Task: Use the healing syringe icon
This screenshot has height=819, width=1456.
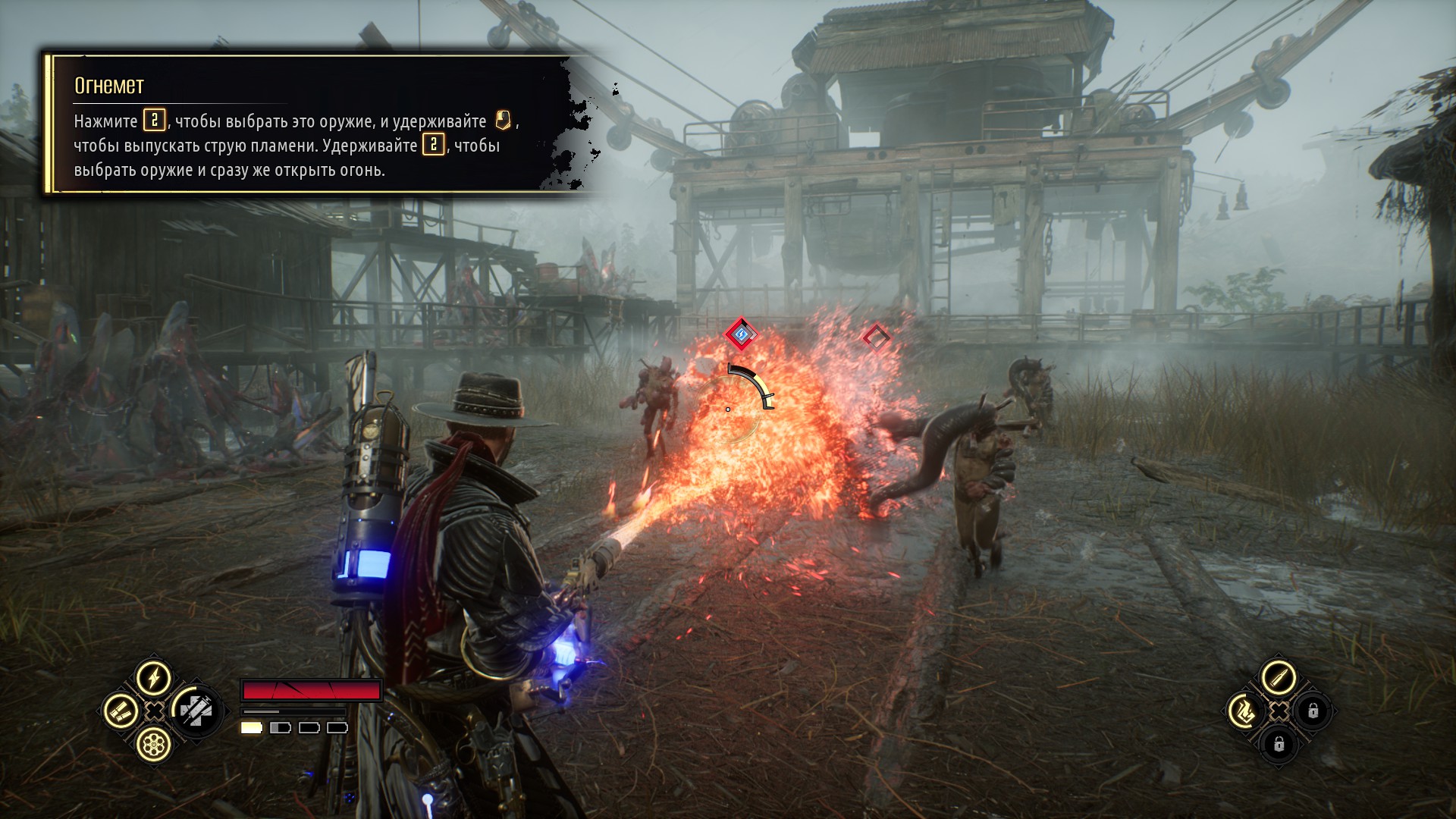Action: click(x=195, y=711)
